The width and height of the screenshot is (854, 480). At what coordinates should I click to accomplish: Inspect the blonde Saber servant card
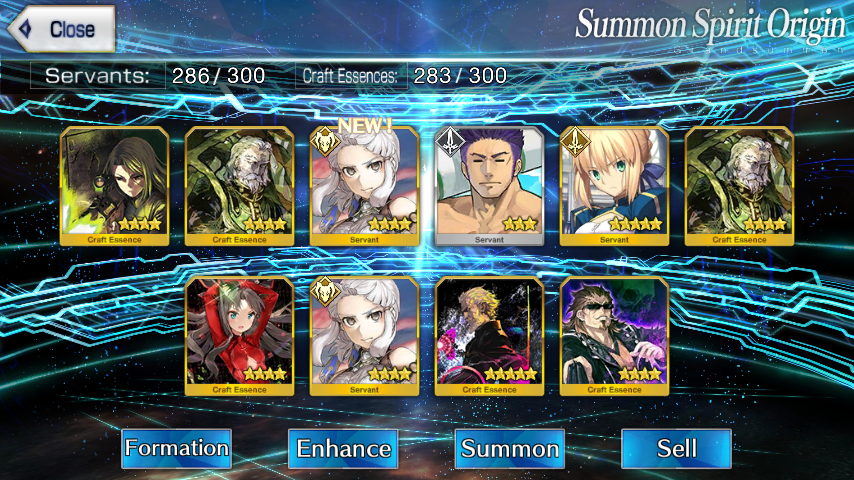[x=614, y=186]
